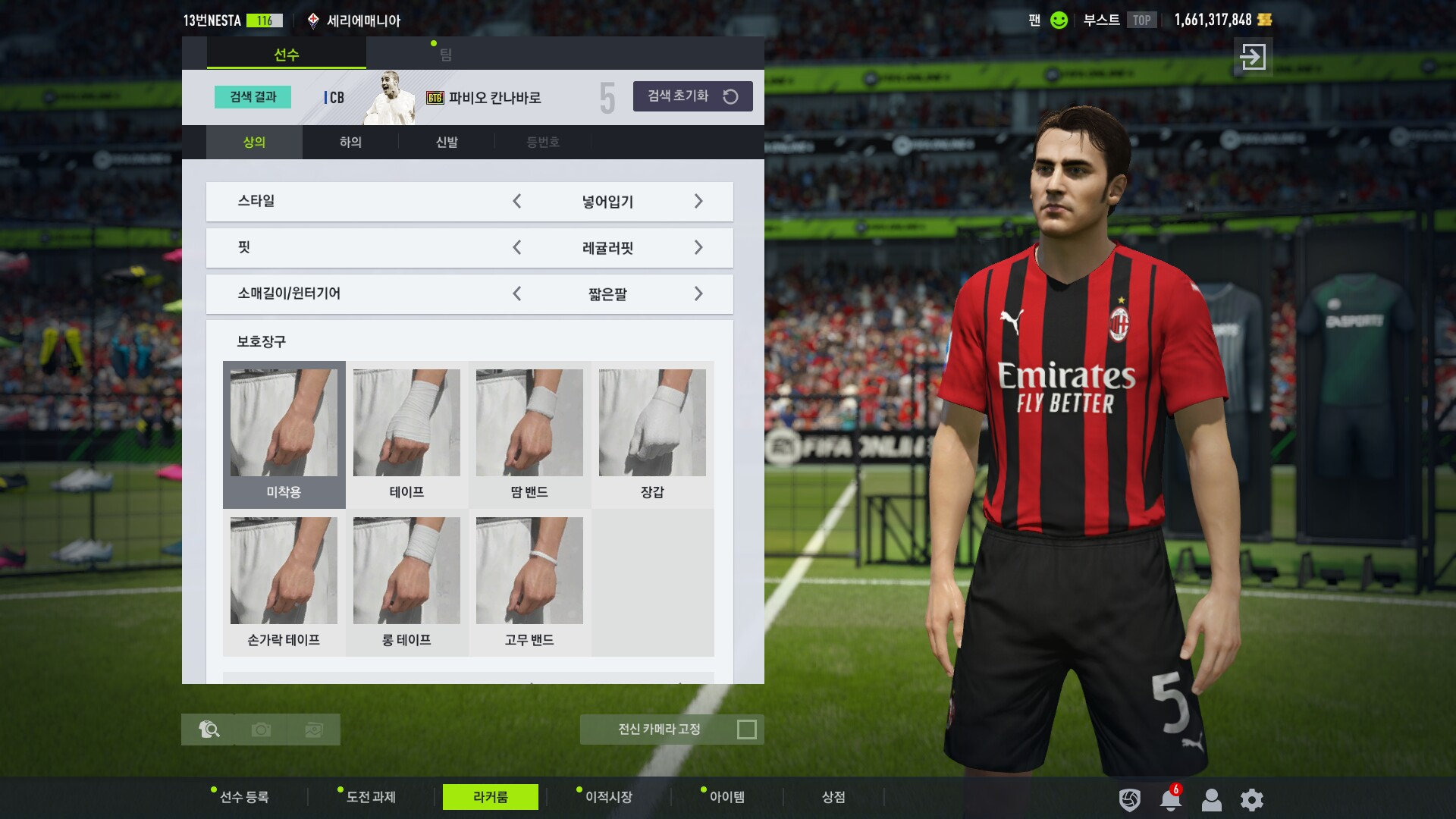This screenshot has width=1456, height=819.
Task: Open the 하의 shorts tab
Action: tap(350, 142)
